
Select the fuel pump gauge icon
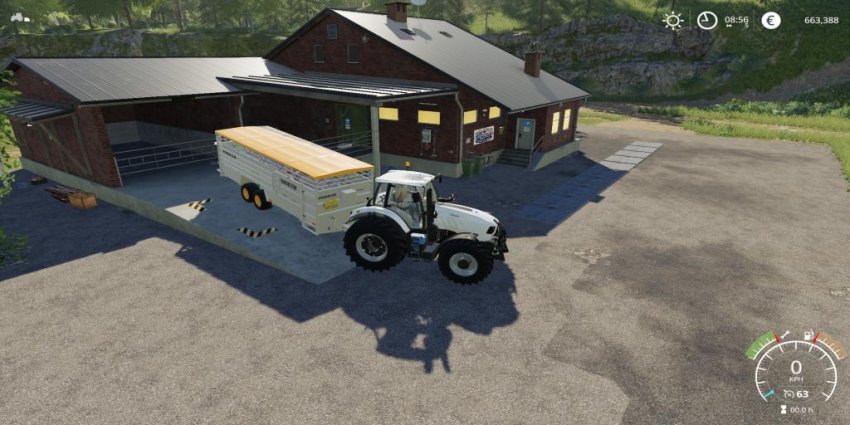(808, 336)
